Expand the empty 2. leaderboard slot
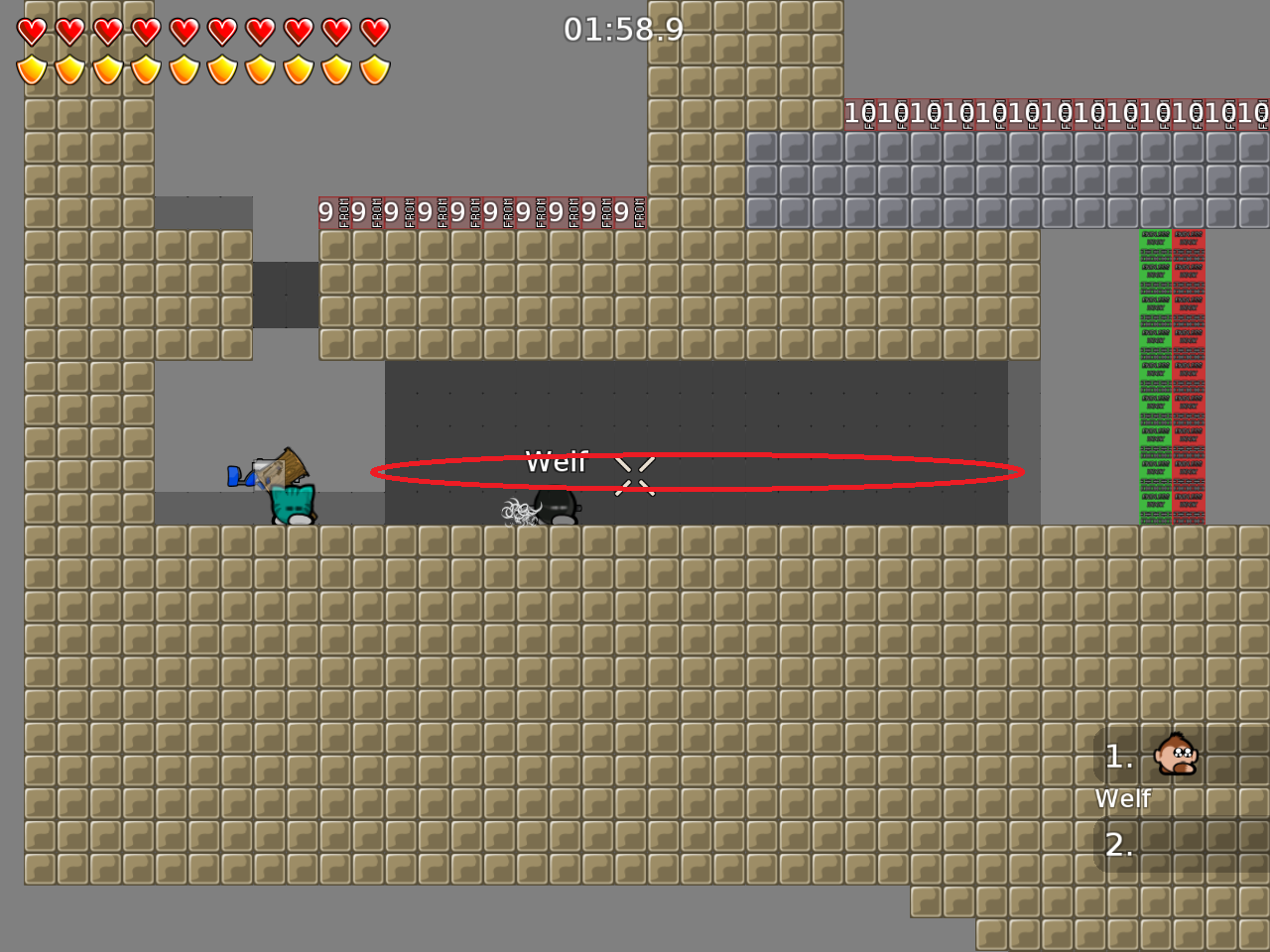 (x=1119, y=846)
